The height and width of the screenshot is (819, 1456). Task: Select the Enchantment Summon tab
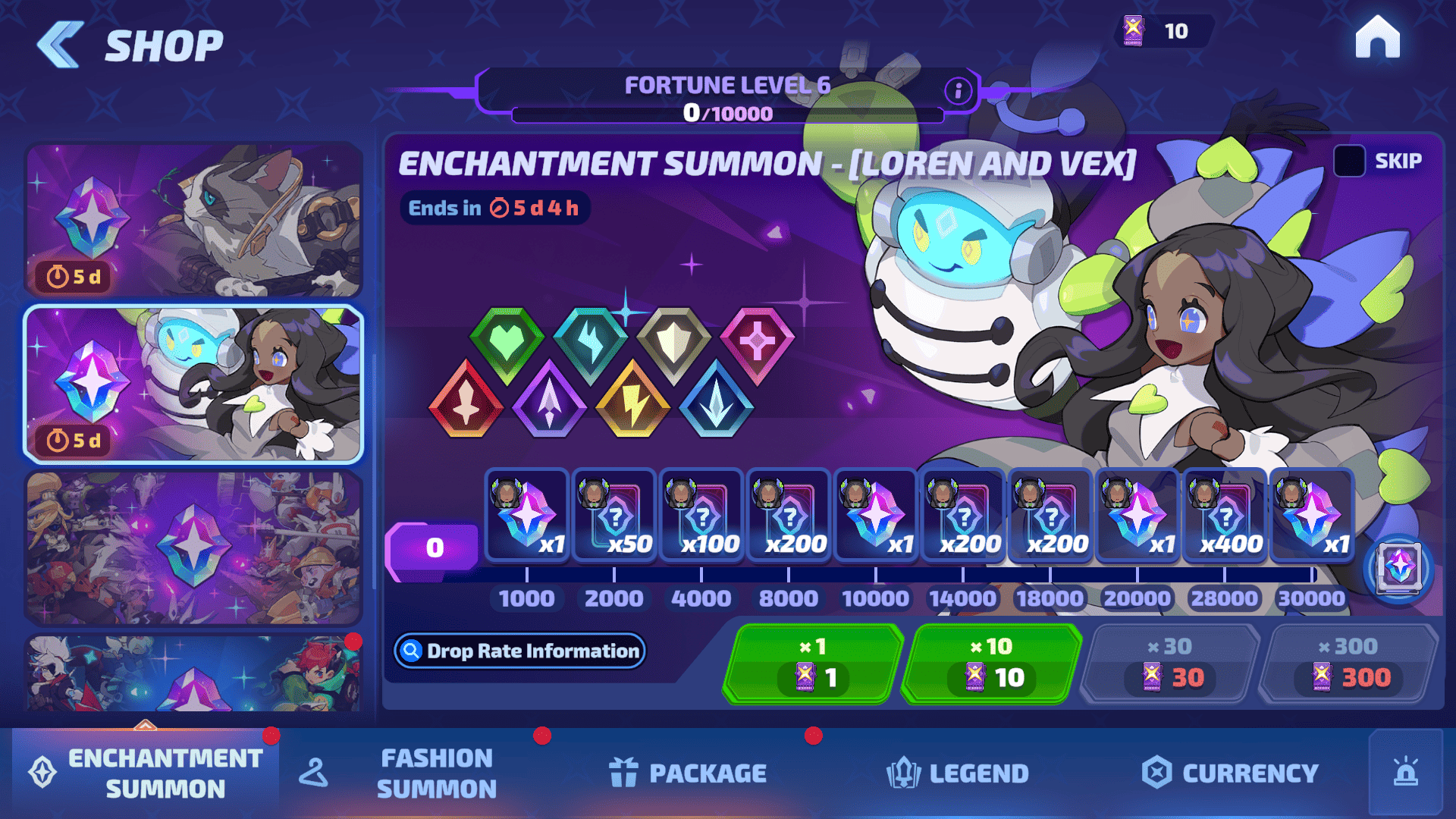click(x=146, y=773)
